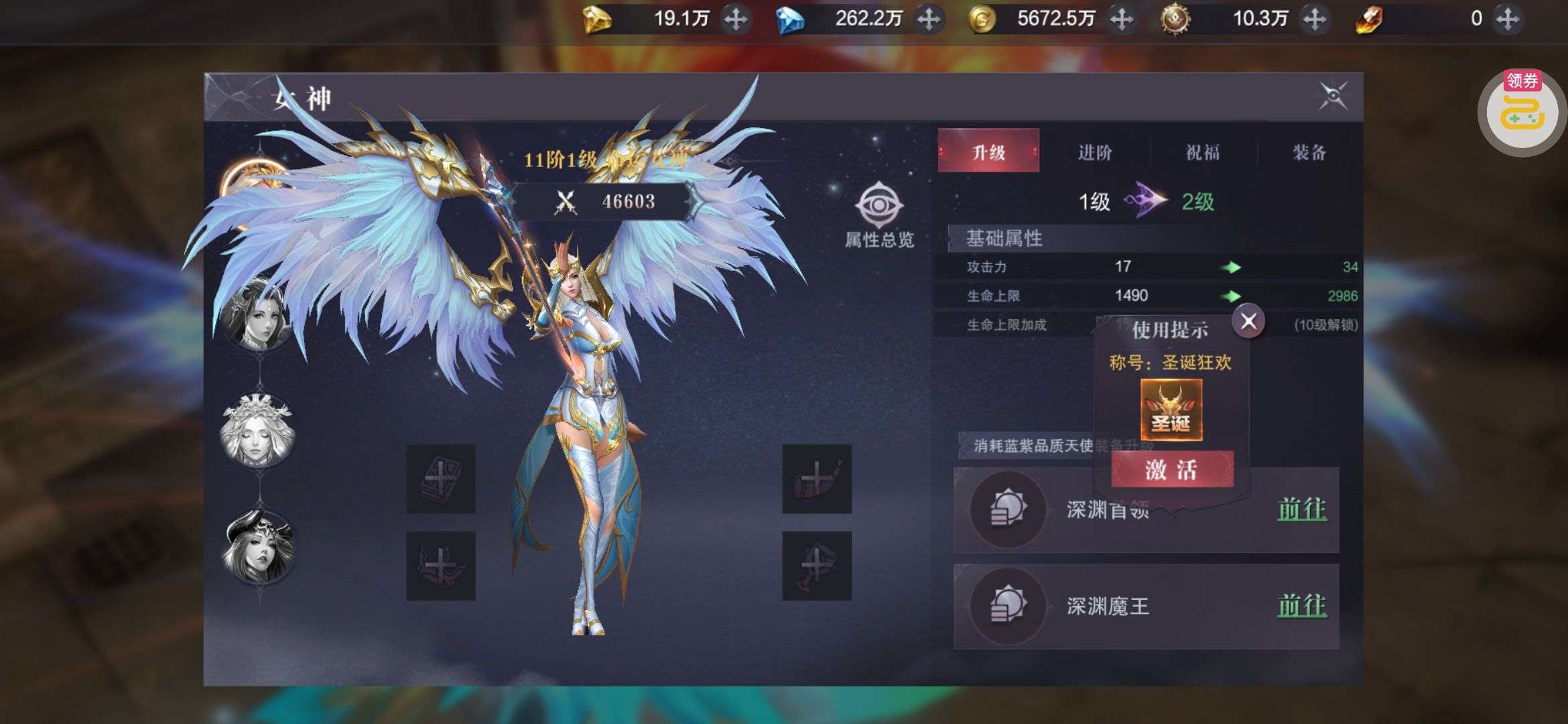The image size is (1568, 724).
Task: Add more gold coins with plus button
Action: click(x=1122, y=19)
